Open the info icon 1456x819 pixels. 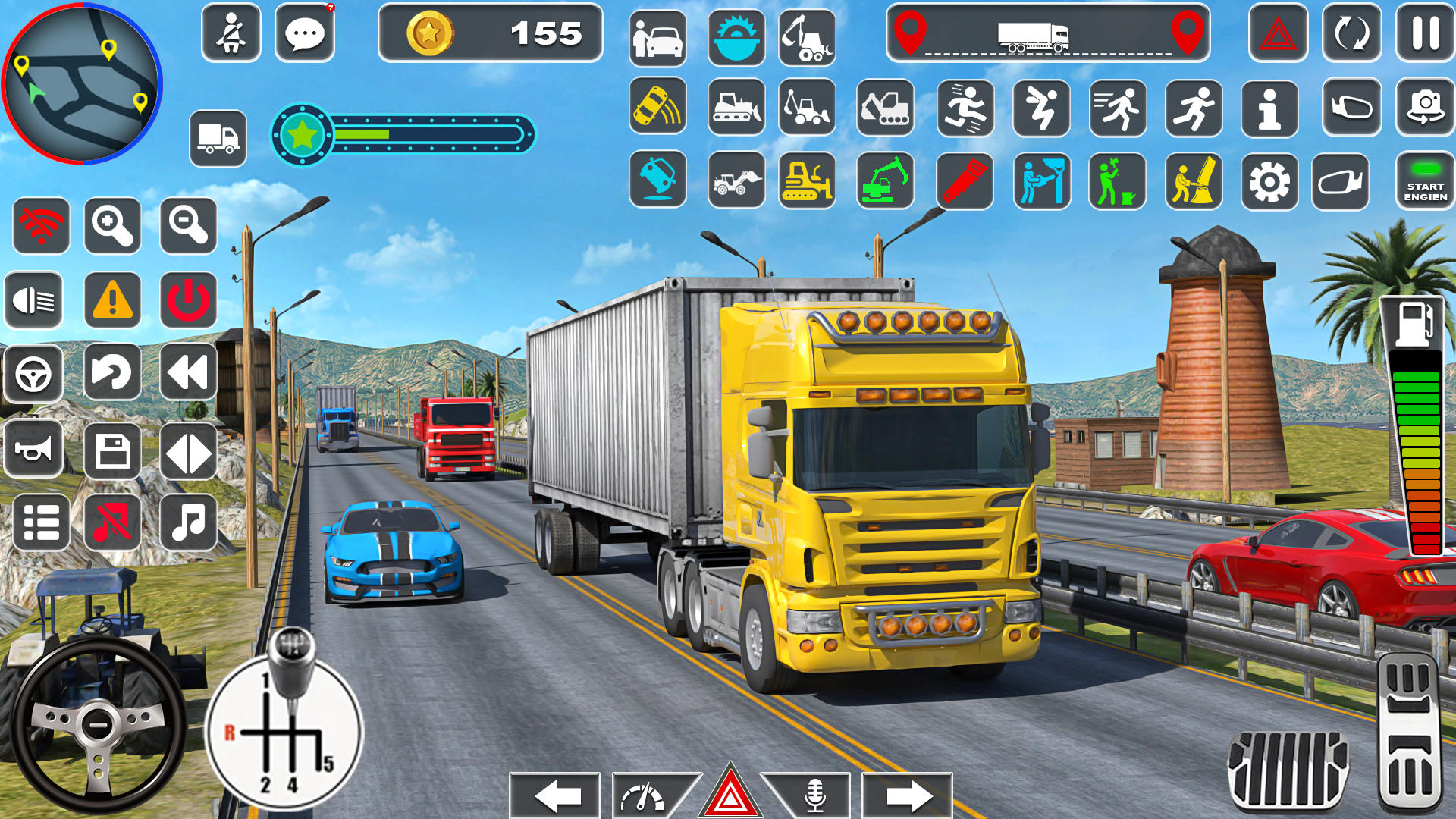pyautogui.click(x=1269, y=110)
